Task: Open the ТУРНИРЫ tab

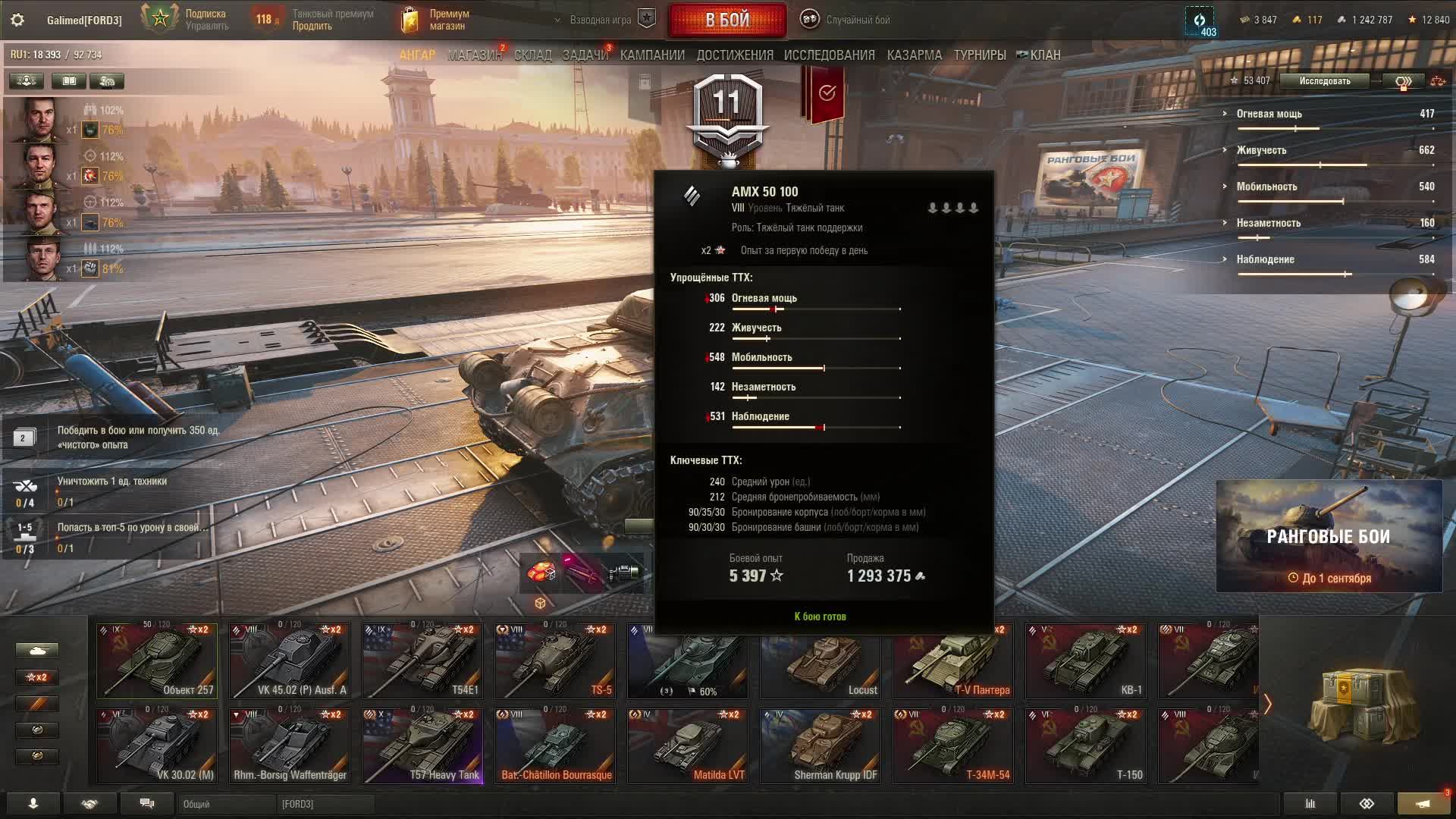Action: [979, 55]
